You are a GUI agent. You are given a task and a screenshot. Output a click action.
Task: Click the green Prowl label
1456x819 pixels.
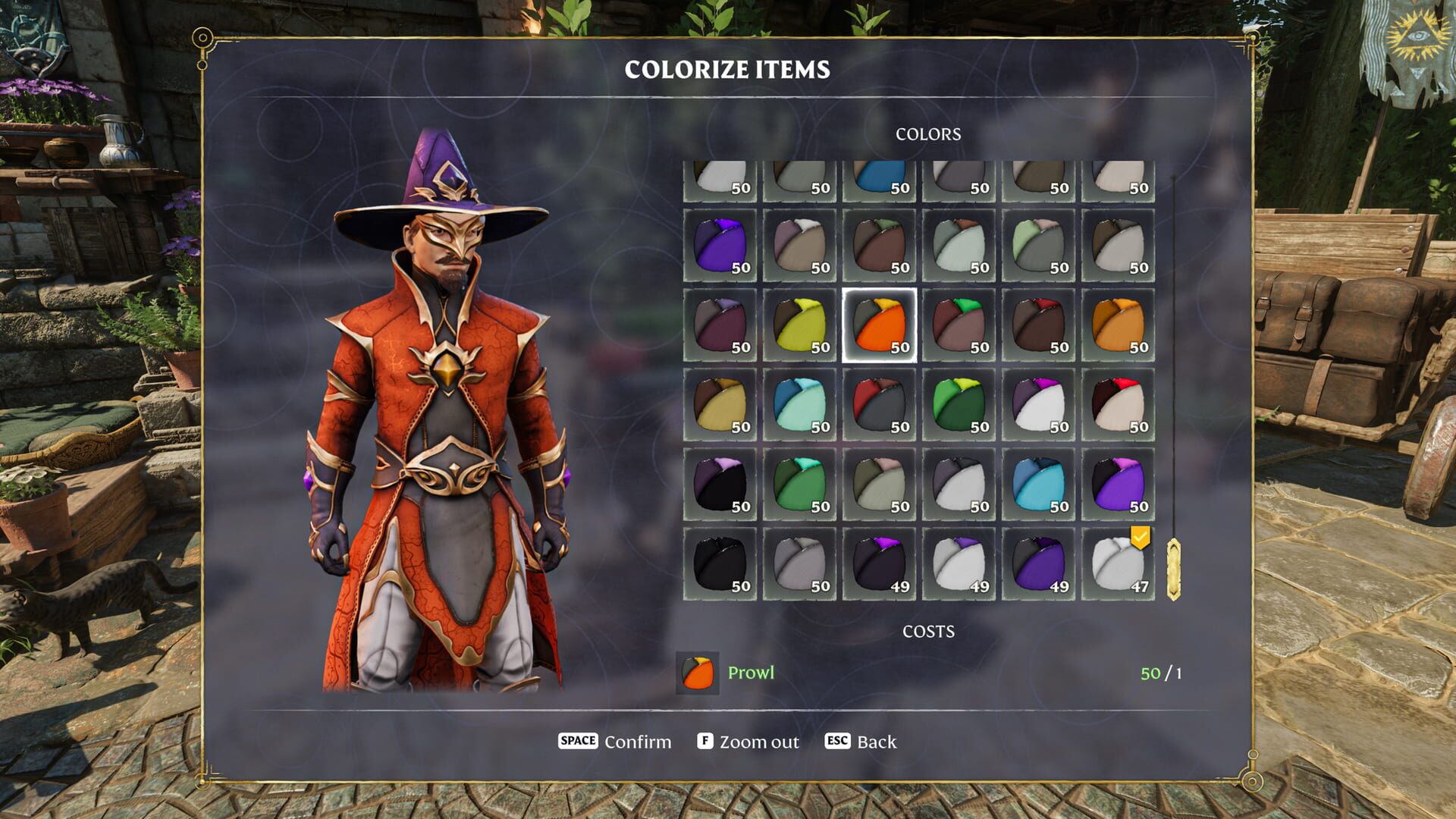[x=751, y=673]
